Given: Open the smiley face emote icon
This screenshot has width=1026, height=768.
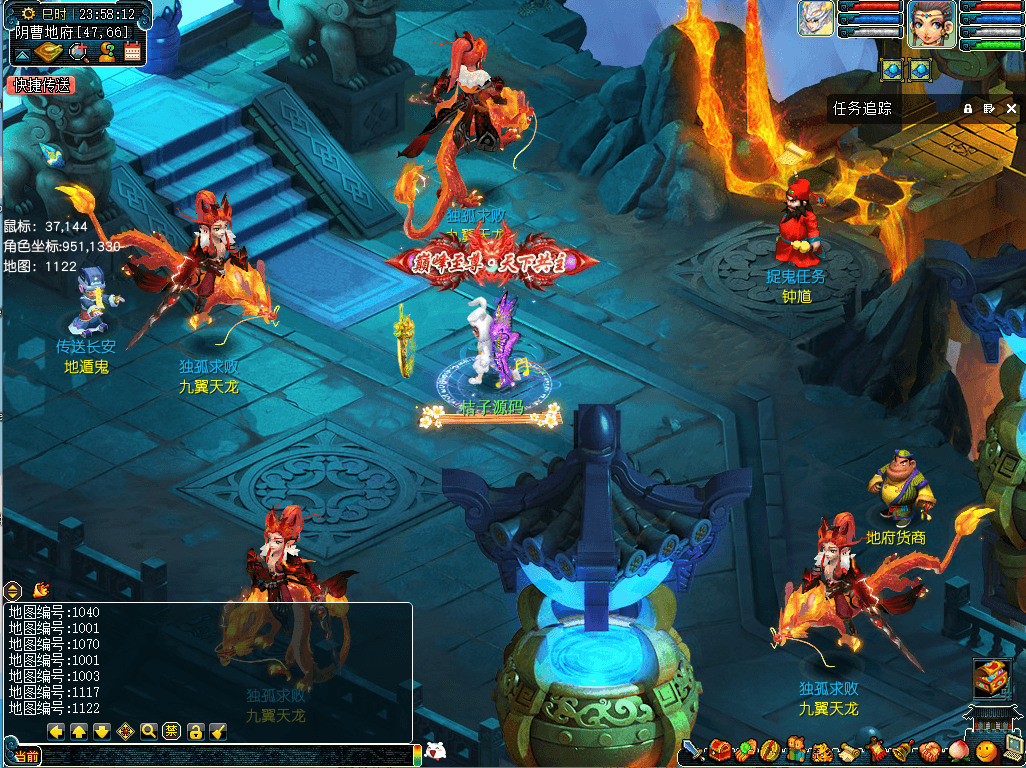Looking at the screenshot, I should [985, 750].
